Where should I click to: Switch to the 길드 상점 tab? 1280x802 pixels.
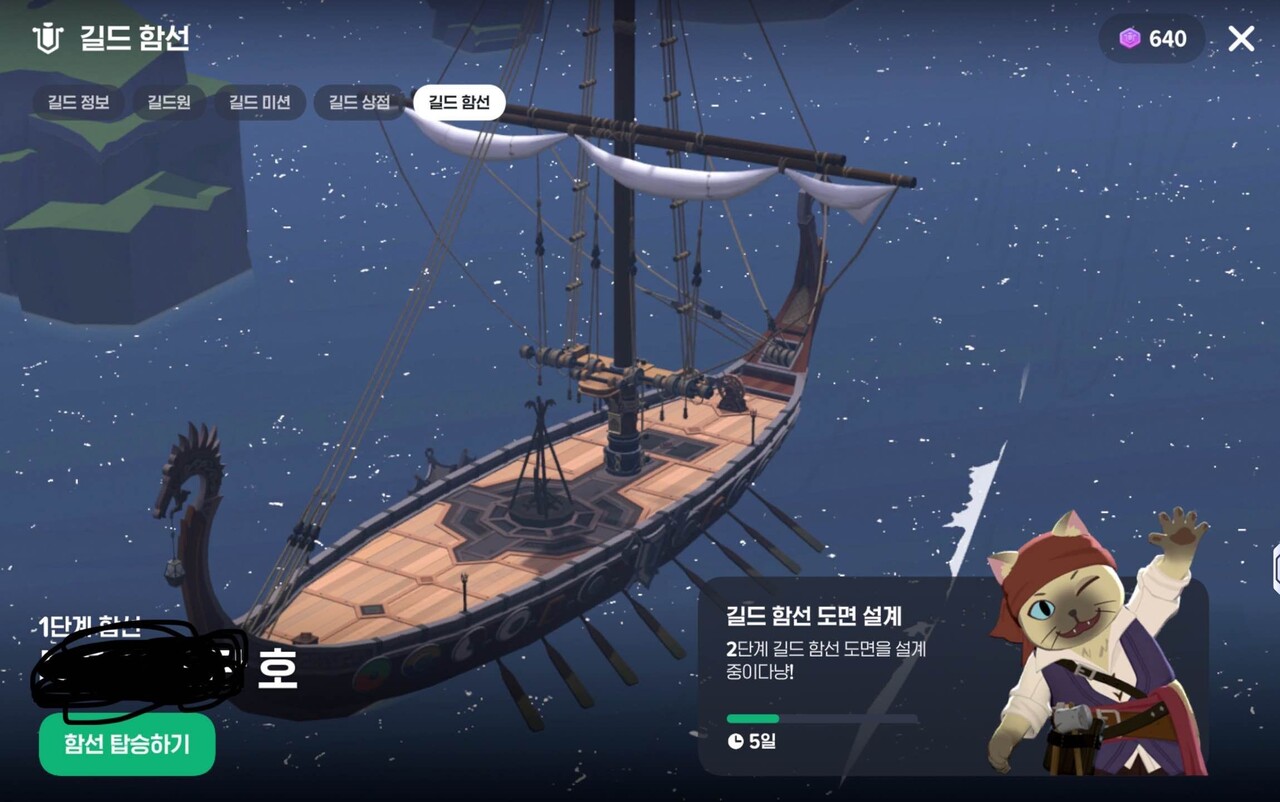pyautogui.click(x=358, y=101)
